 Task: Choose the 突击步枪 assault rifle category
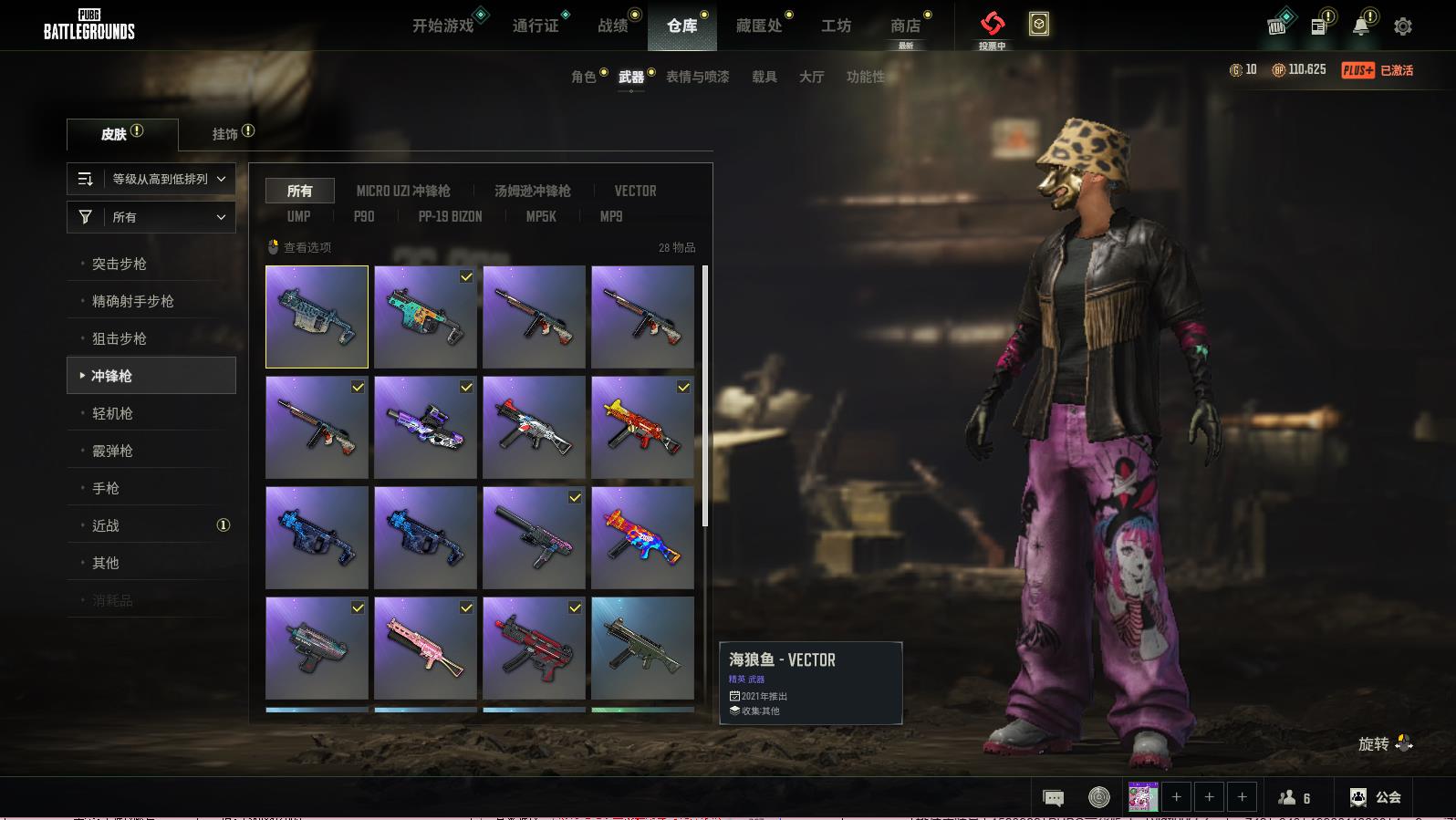click(120, 264)
